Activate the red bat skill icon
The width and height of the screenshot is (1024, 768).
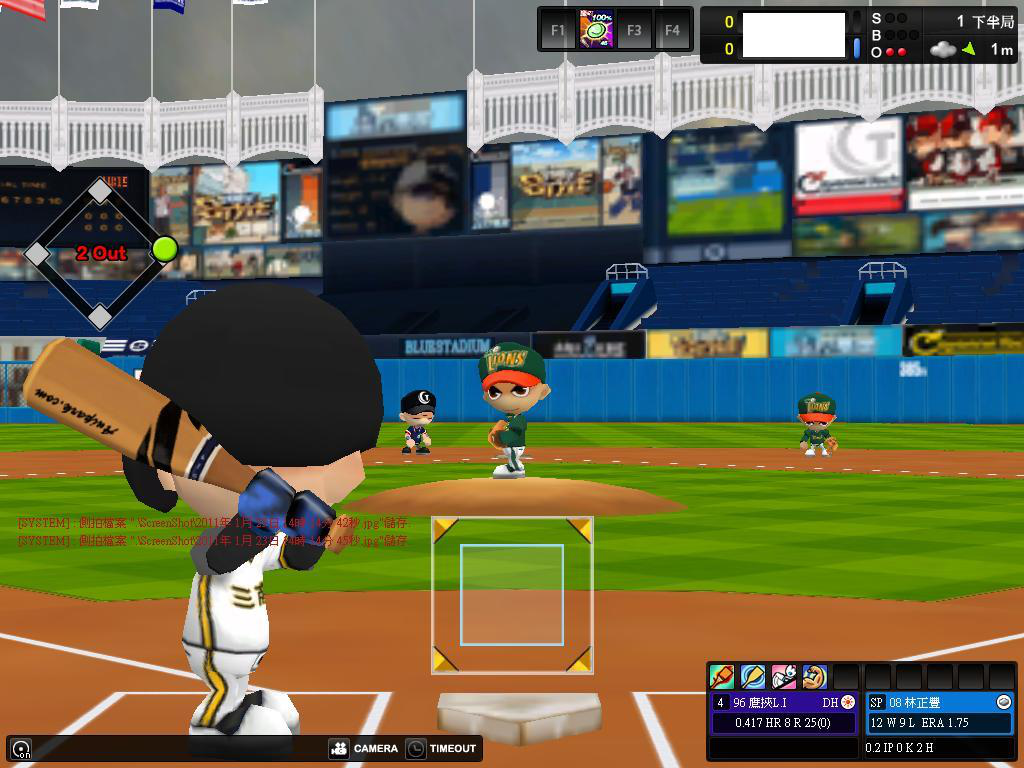pyautogui.click(x=722, y=677)
